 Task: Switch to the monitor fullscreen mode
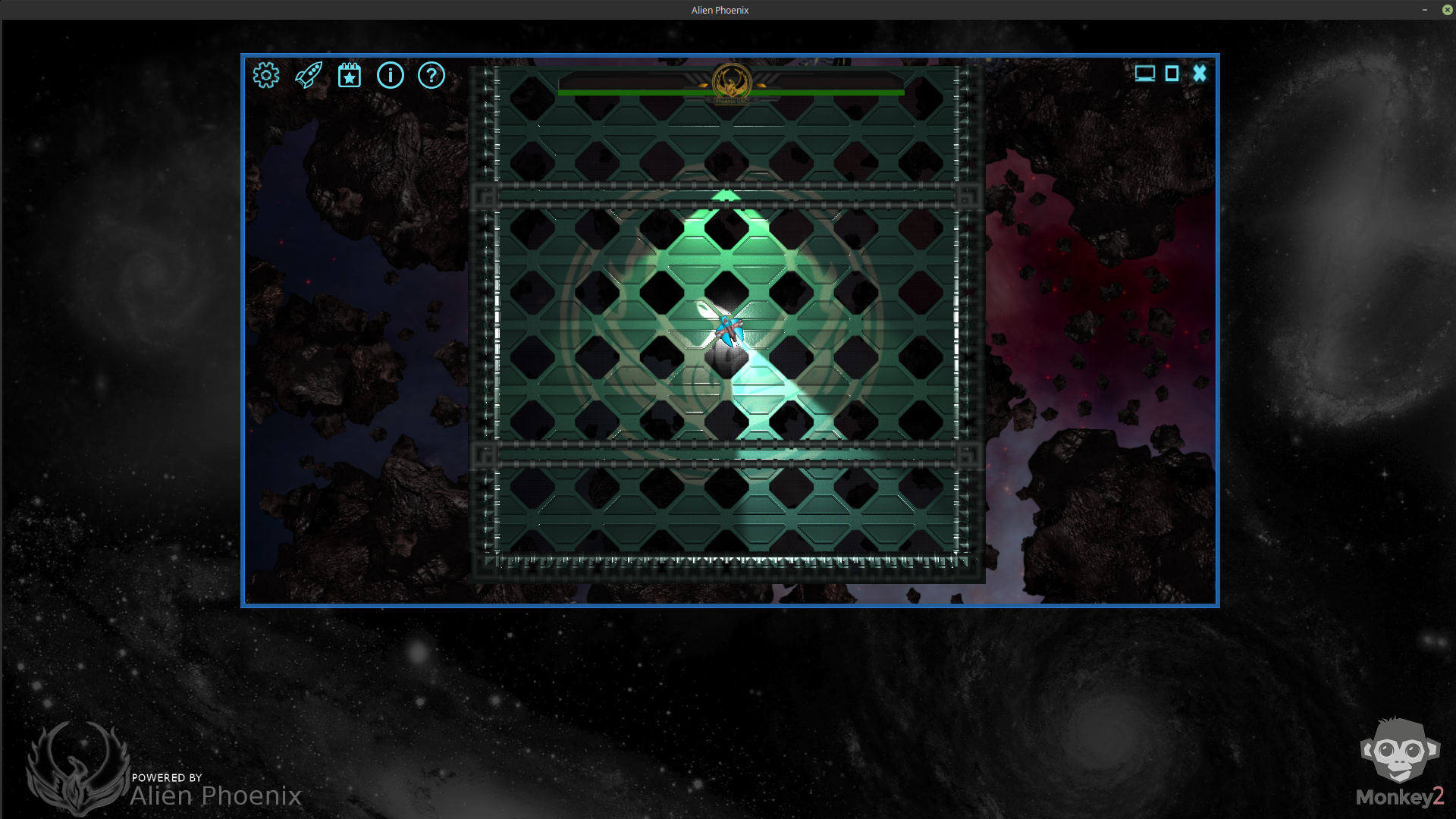pyautogui.click(x=1144, y=74)
